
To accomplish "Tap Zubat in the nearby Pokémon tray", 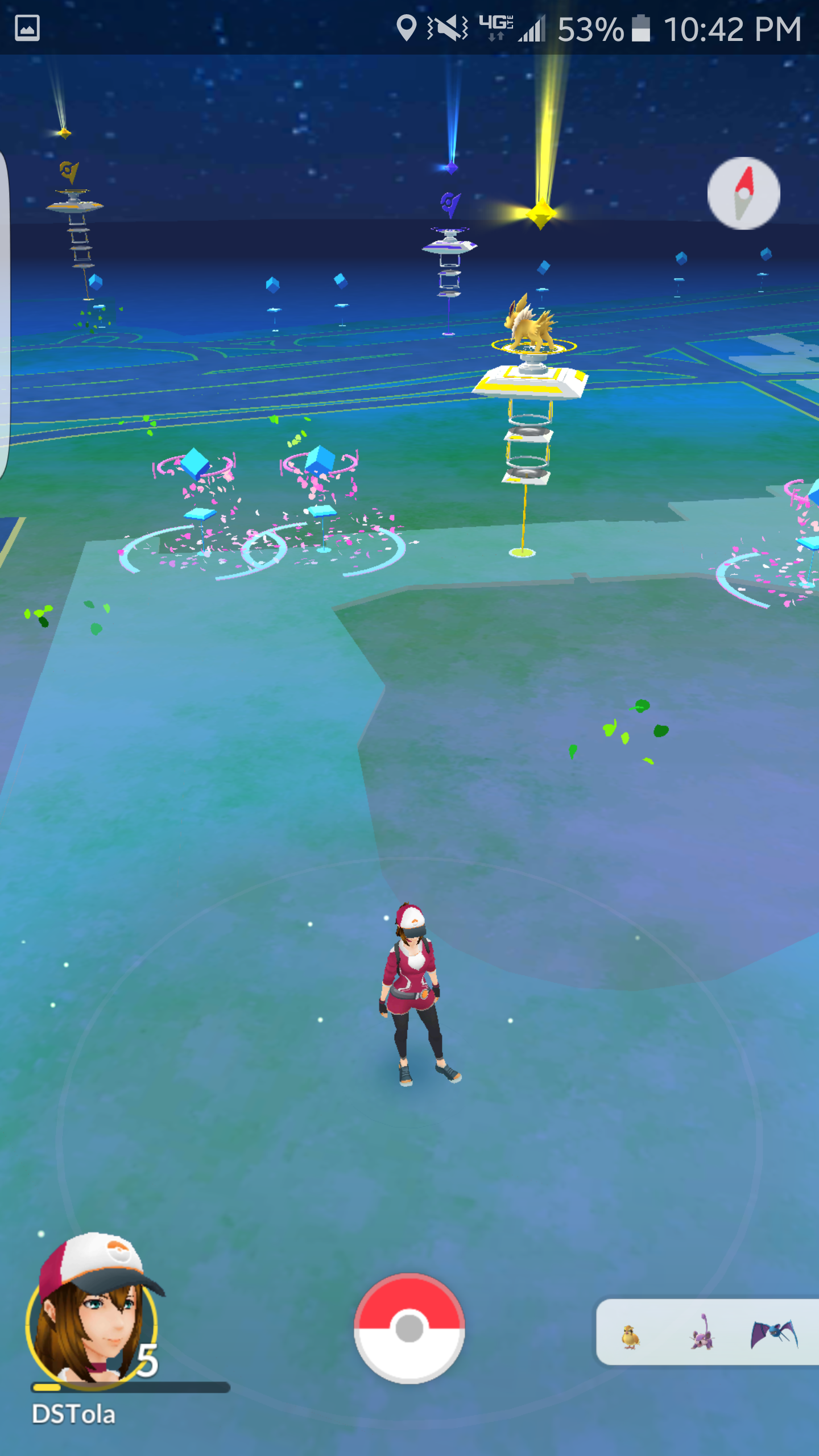I will click(773, 1337).
